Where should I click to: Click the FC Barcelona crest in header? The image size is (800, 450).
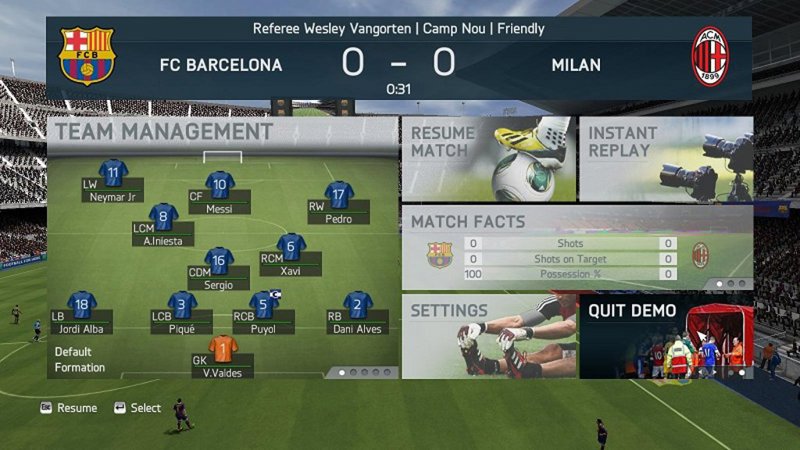point(88,56)
